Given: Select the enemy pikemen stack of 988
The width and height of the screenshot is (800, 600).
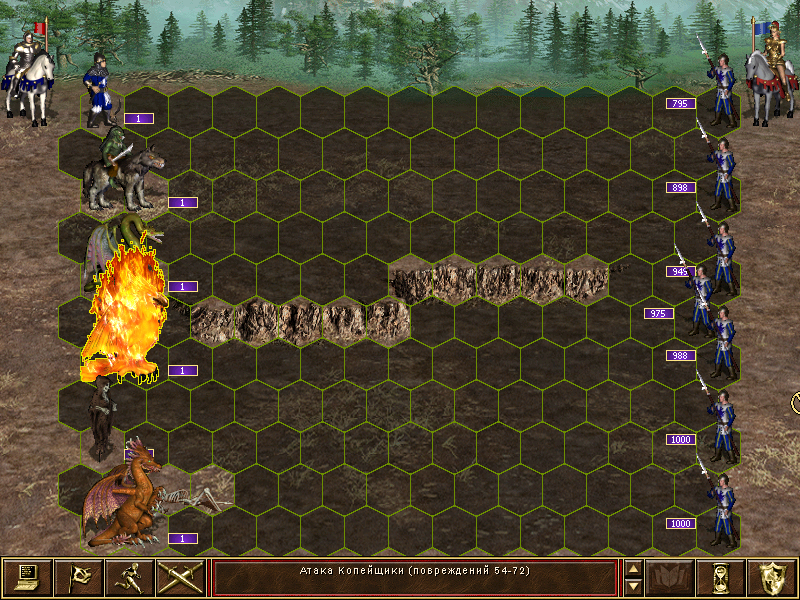Looking at the screenshot, I should 721,336.
